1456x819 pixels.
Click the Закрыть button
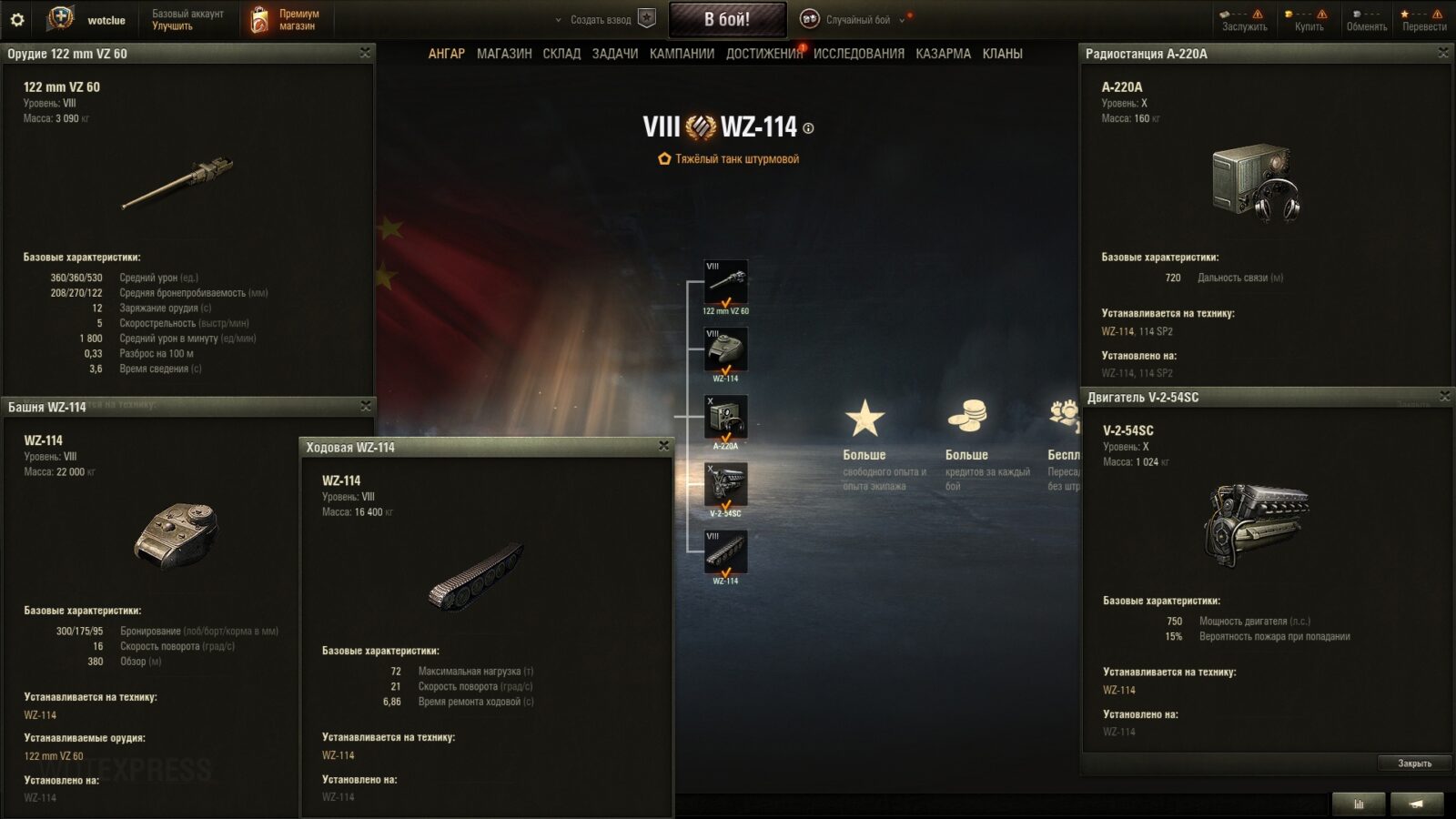click(1414, 763)
